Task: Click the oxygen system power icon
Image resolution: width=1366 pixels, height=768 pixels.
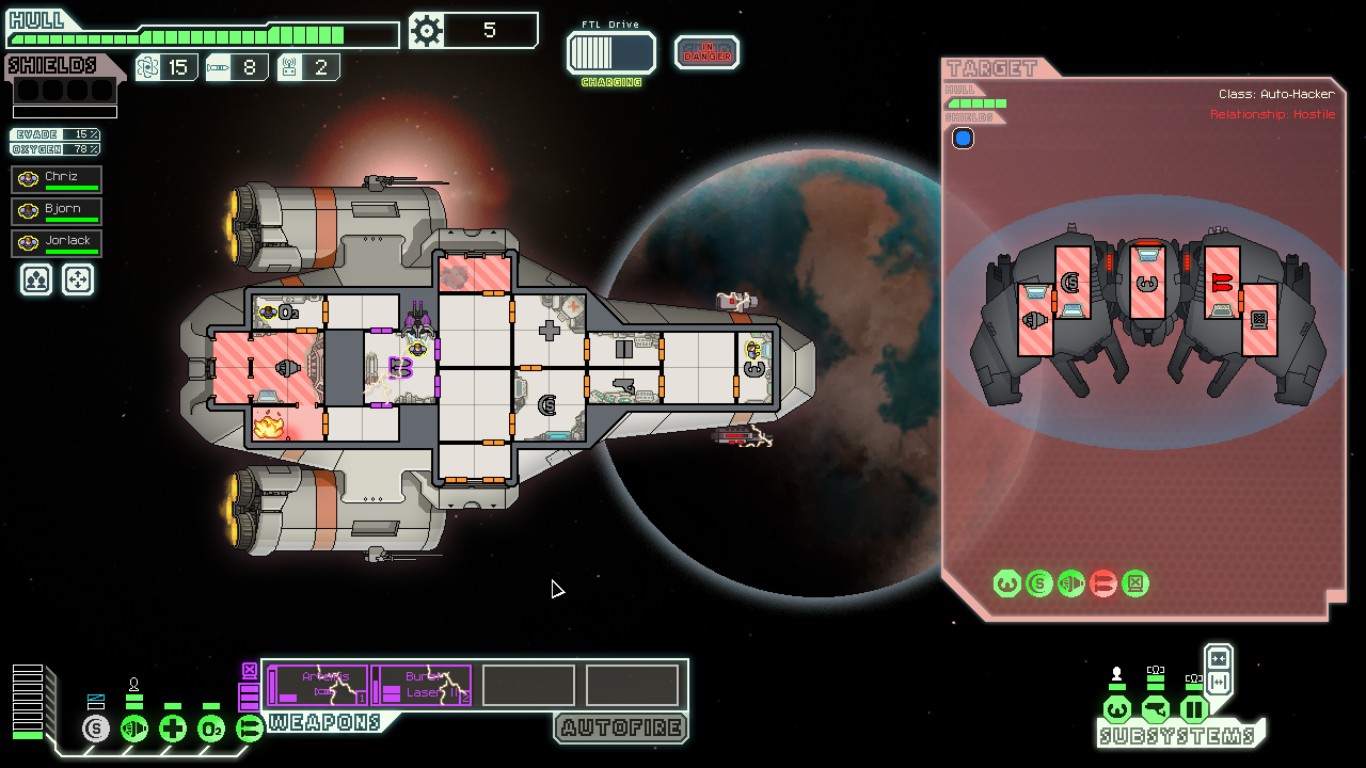Action: coord(211,729)
